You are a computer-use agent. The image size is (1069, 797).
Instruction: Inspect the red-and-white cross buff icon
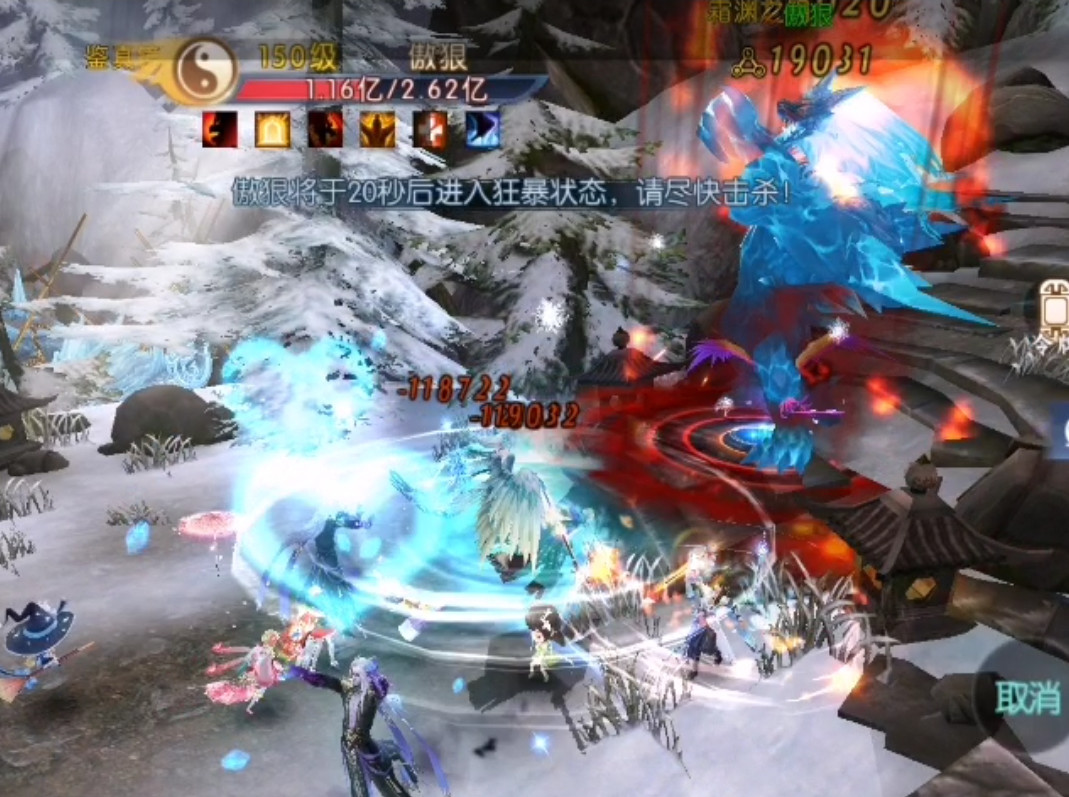coord(430,130)
